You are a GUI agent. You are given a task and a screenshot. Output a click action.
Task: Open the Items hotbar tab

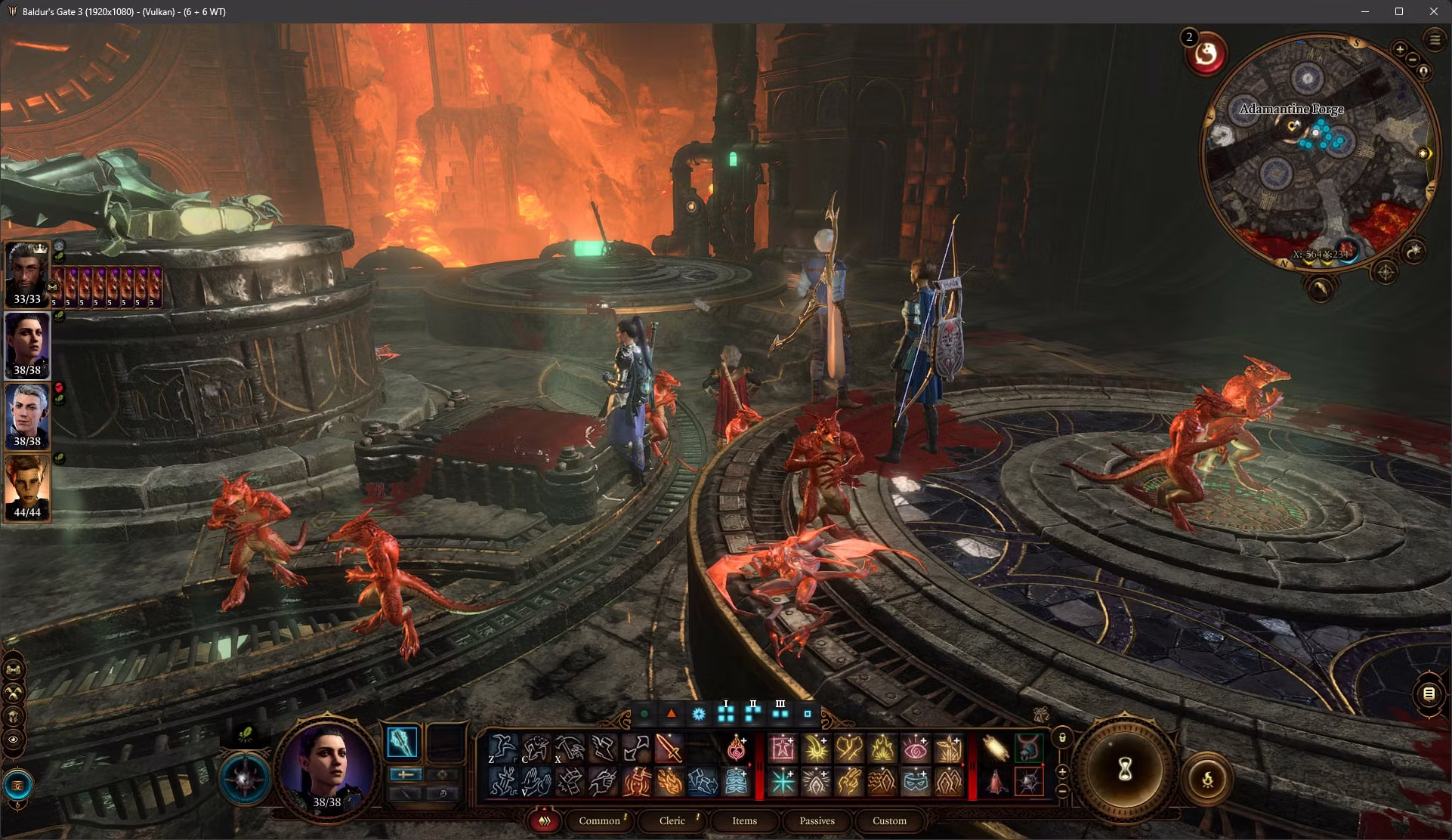click(x=744, y=821)
